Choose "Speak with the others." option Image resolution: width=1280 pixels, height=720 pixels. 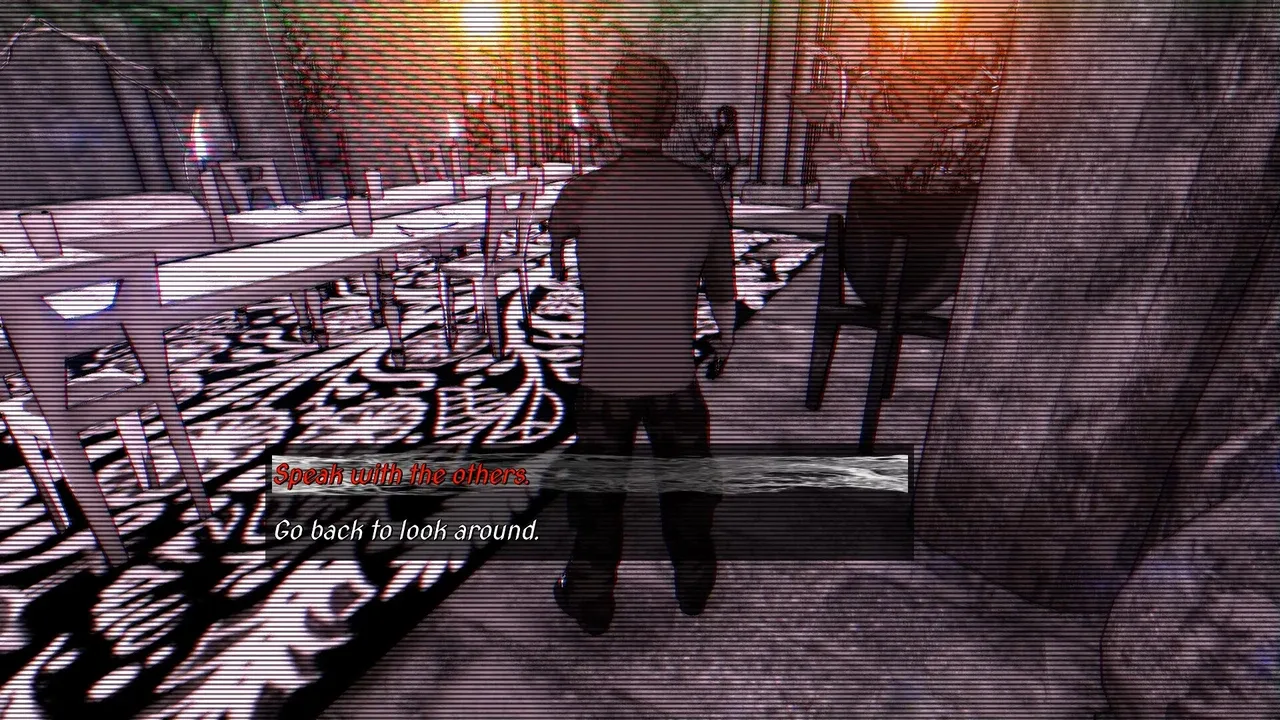(x=402, y=475)
